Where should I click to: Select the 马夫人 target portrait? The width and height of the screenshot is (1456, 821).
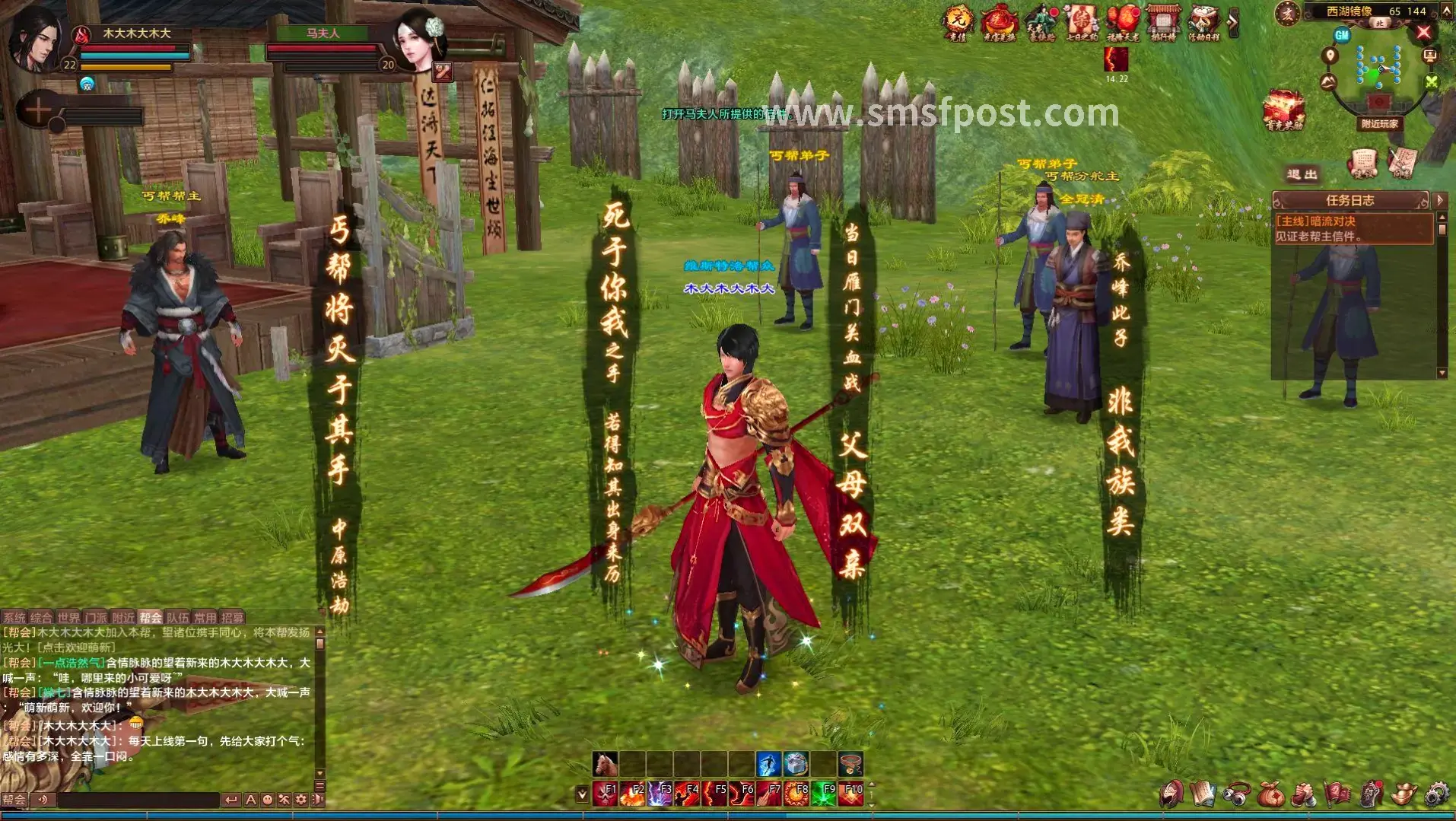click(418, 40)
